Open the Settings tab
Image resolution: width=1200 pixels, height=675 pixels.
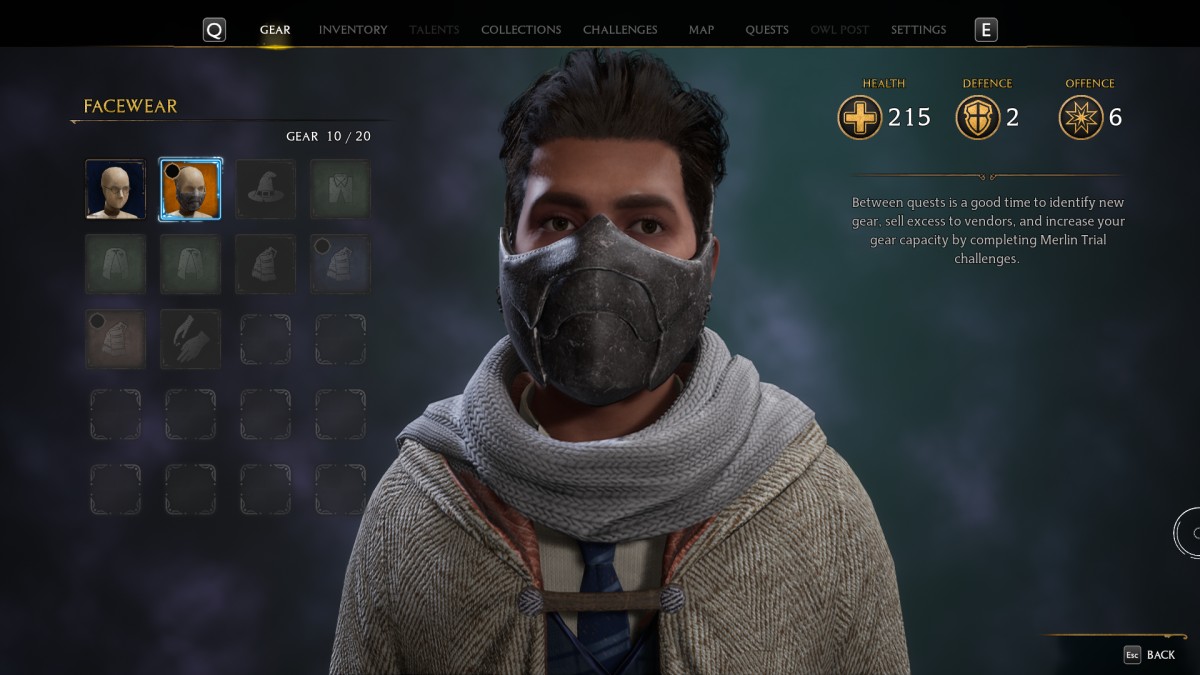[x=918, y=30]
